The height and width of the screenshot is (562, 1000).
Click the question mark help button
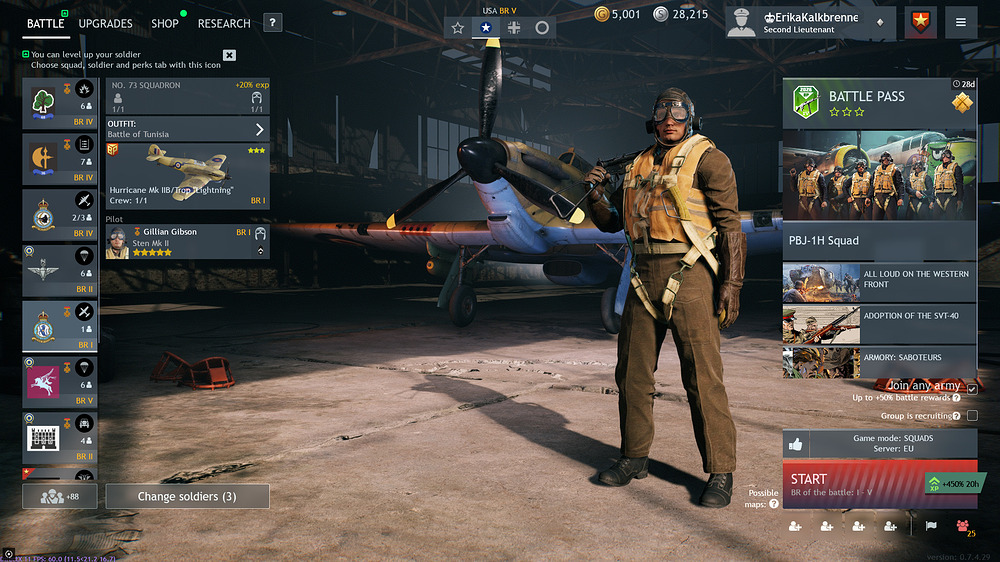tap(273, 23)
